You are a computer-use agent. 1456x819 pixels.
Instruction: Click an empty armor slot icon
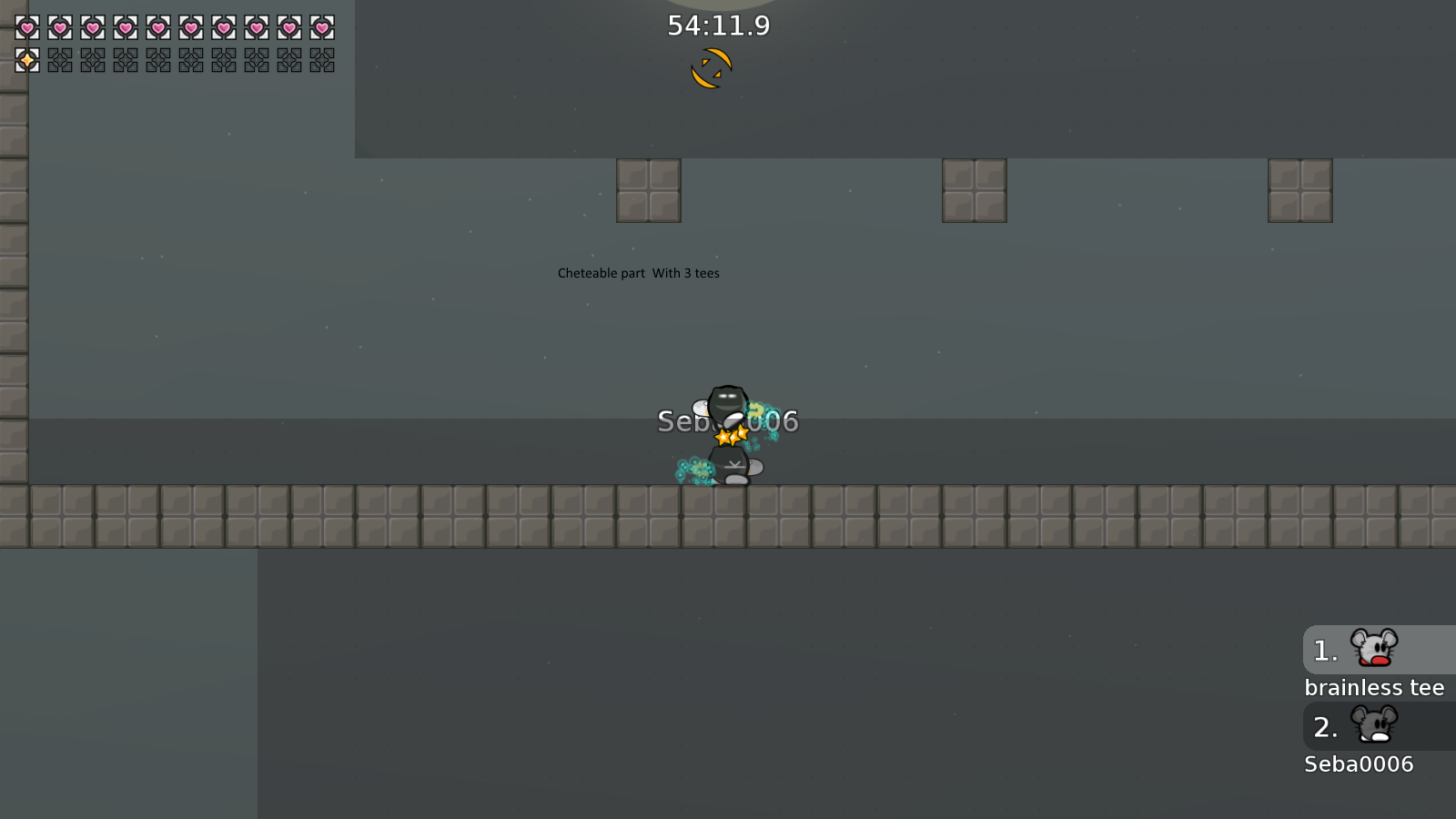[x=58, y=62]
